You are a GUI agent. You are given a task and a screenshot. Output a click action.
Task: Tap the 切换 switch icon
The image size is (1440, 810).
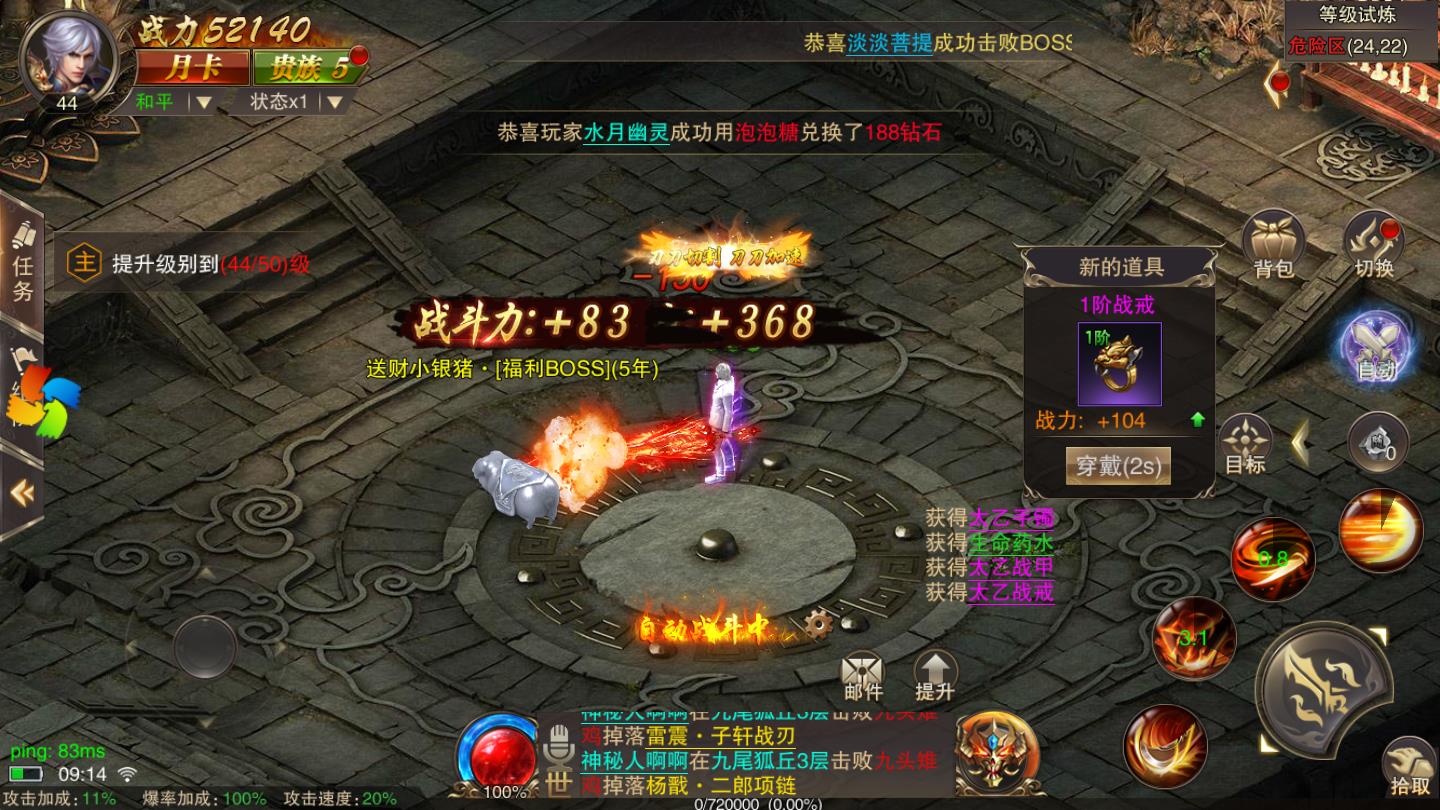[x=1374, y=245]
